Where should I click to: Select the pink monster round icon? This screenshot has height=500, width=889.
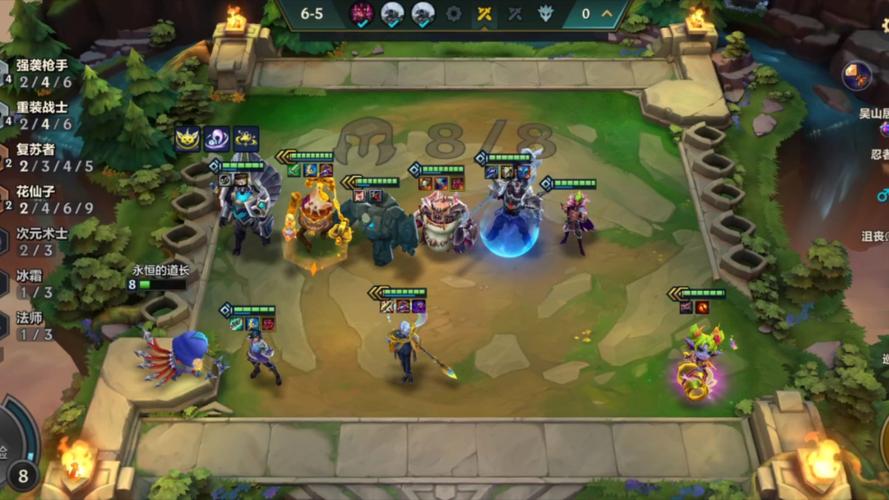tap(361, 14)
